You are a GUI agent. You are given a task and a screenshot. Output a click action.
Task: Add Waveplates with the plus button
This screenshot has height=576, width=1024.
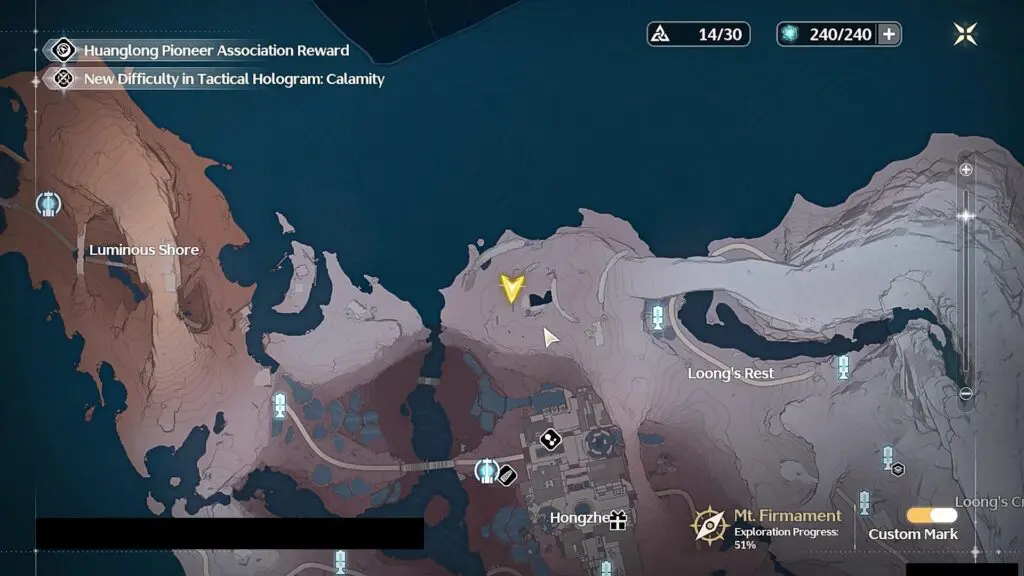[888, 34]
